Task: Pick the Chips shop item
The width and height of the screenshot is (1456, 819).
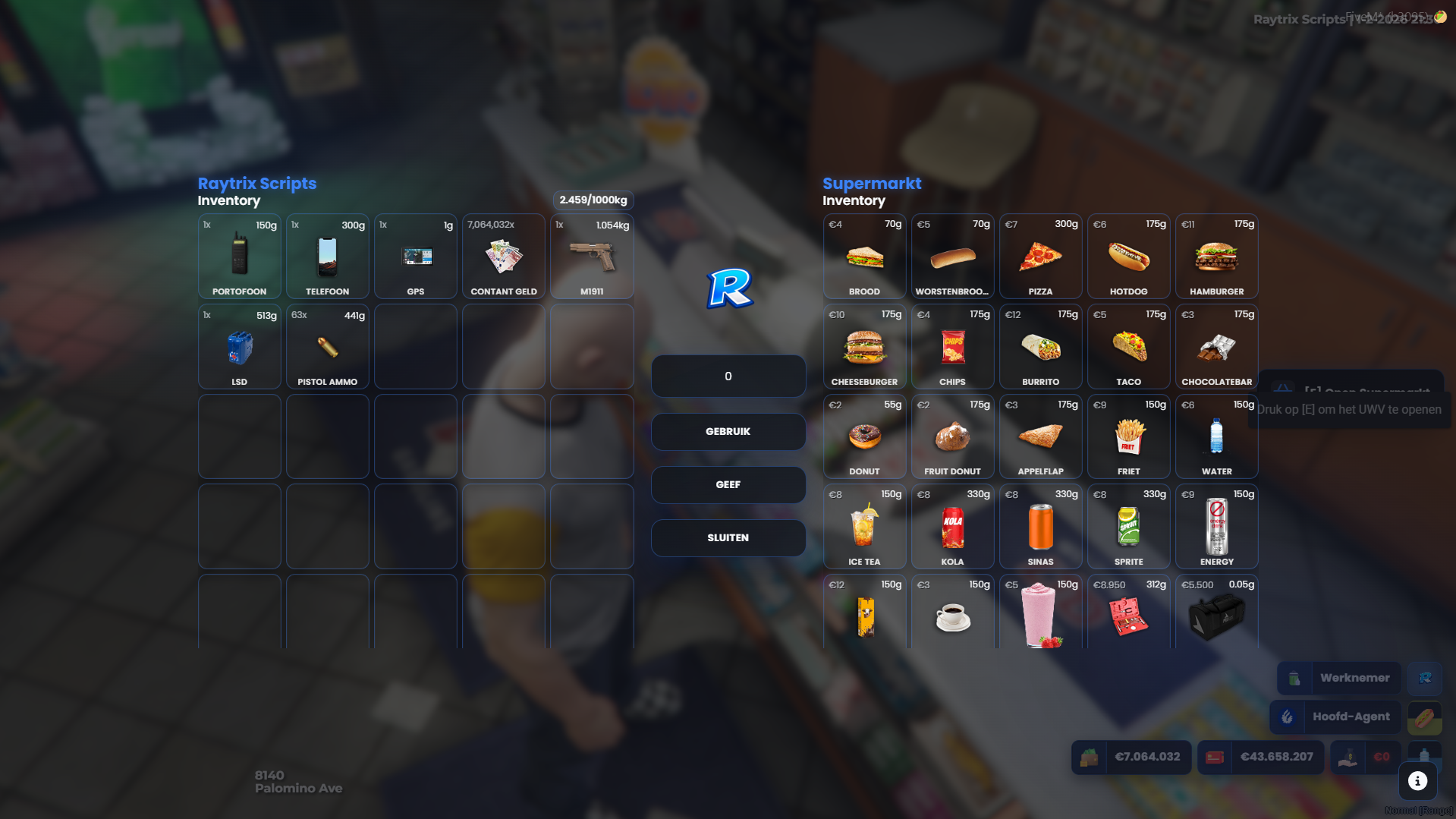Action: pyautogui.click(x=952, y=347)
